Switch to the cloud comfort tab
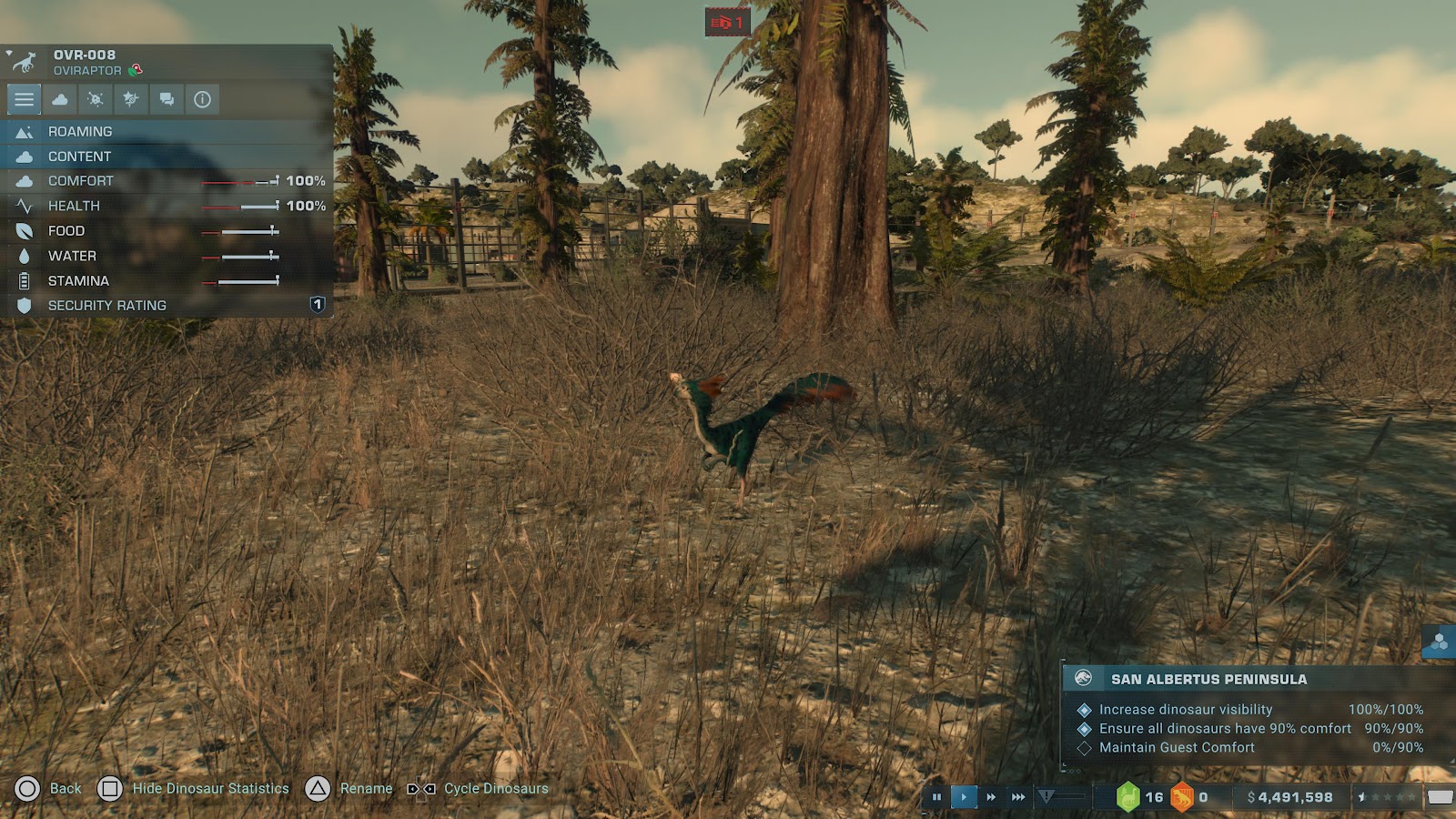 [60, 99]
